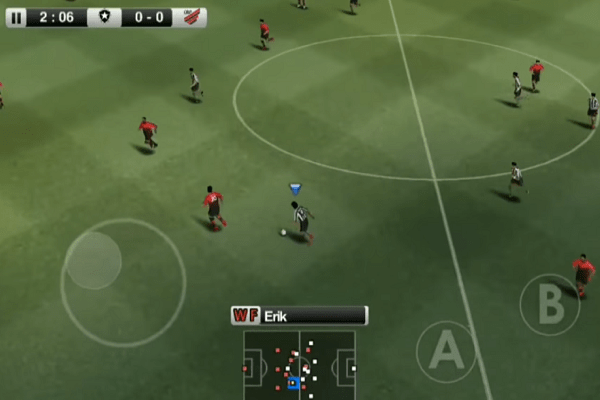
Task: Click the pitch radar minimap
Action: click(299, 365)
